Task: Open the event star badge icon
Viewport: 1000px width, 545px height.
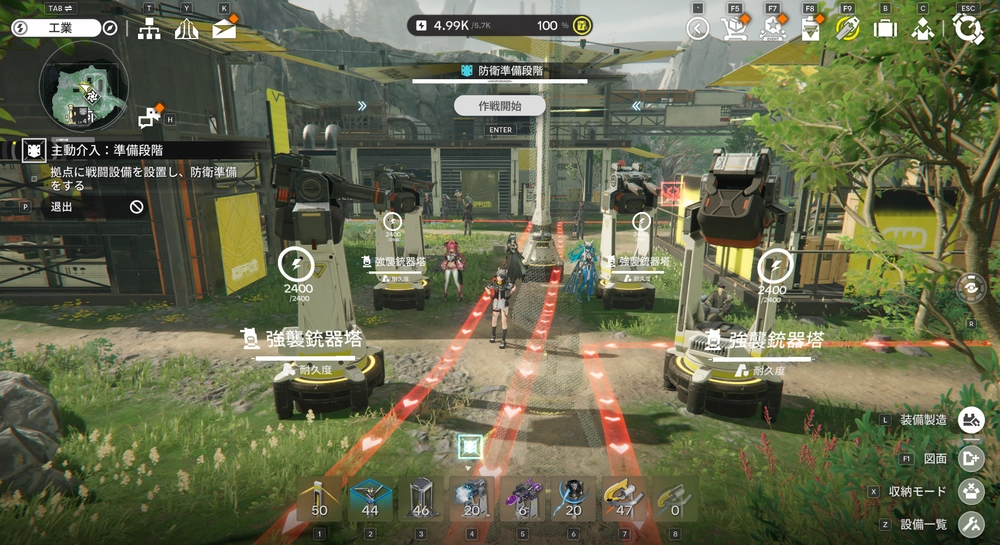Action: (x=772, y=28)
